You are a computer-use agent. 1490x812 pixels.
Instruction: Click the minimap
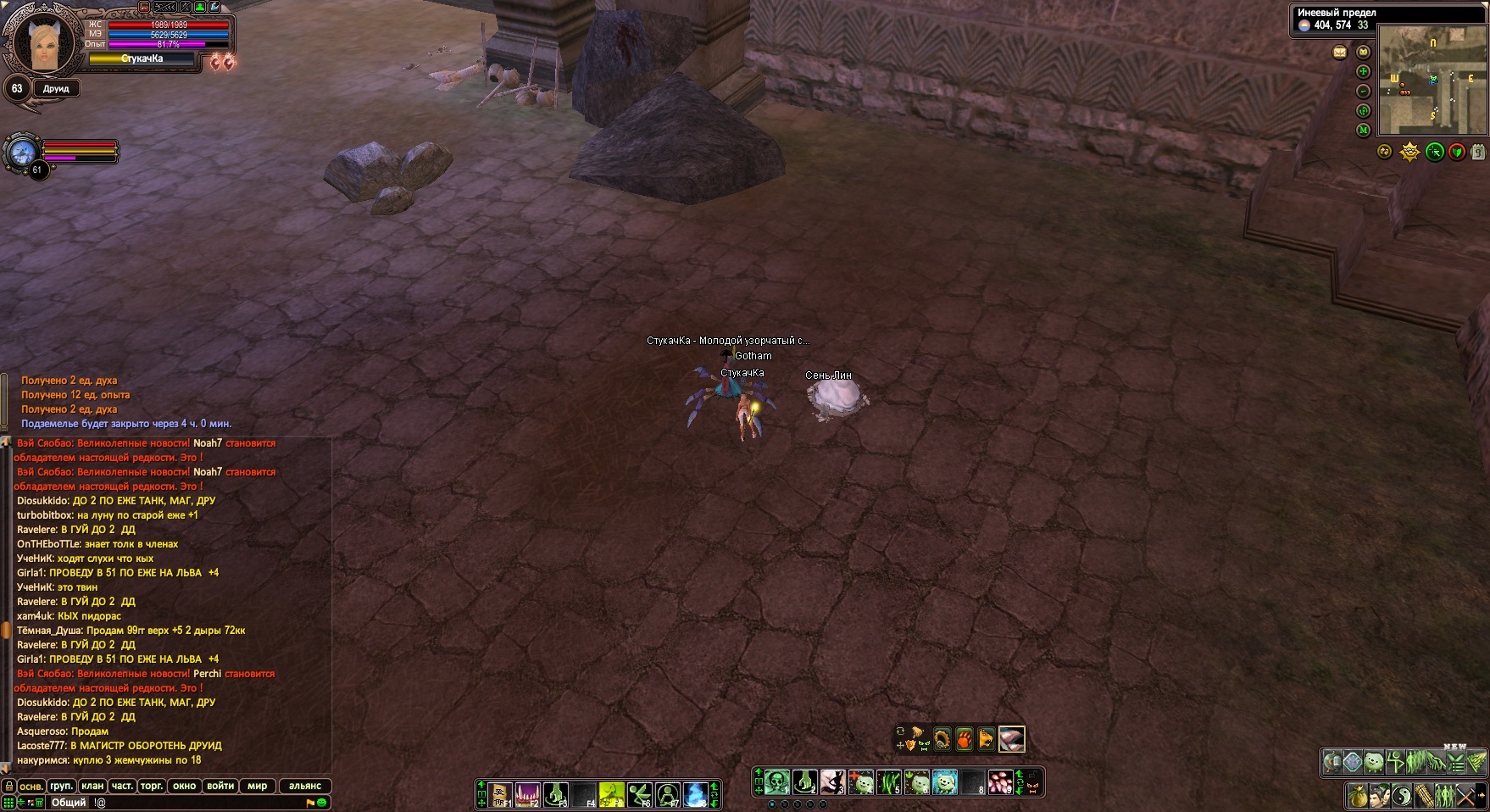1432,81
